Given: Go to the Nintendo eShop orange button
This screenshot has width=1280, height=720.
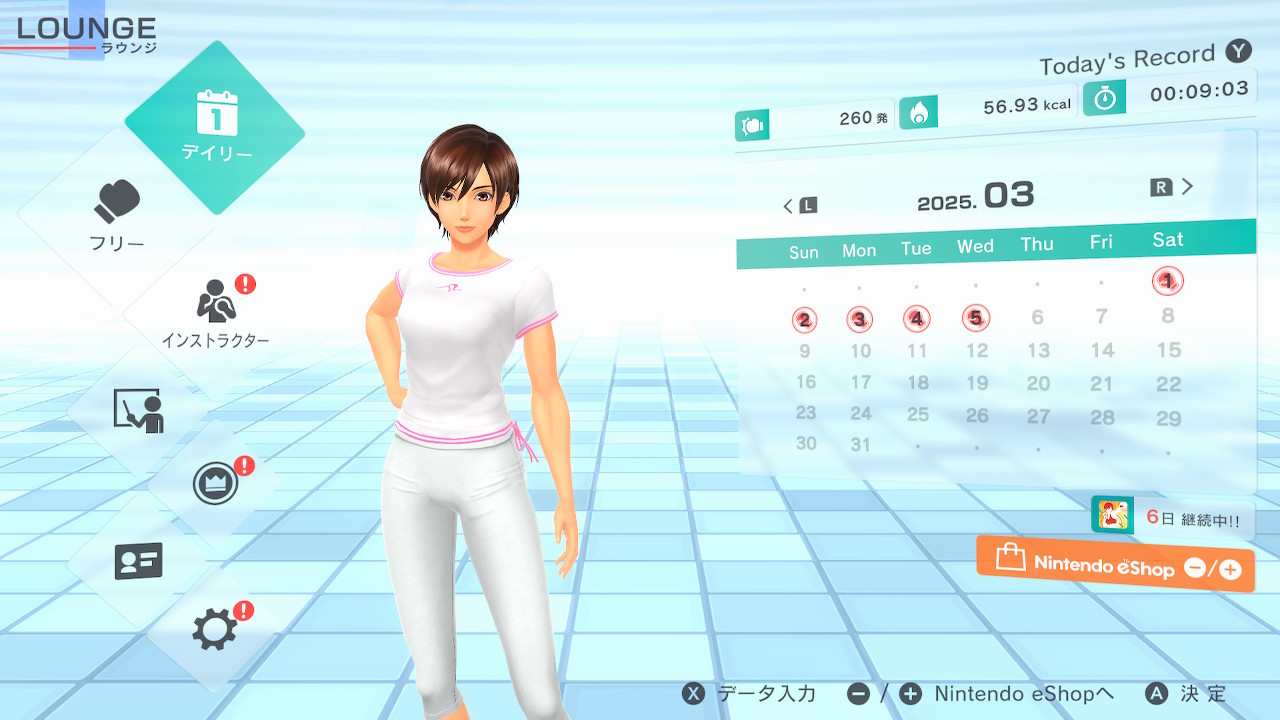Looking at the screenshot, I should pos(1115,565).
